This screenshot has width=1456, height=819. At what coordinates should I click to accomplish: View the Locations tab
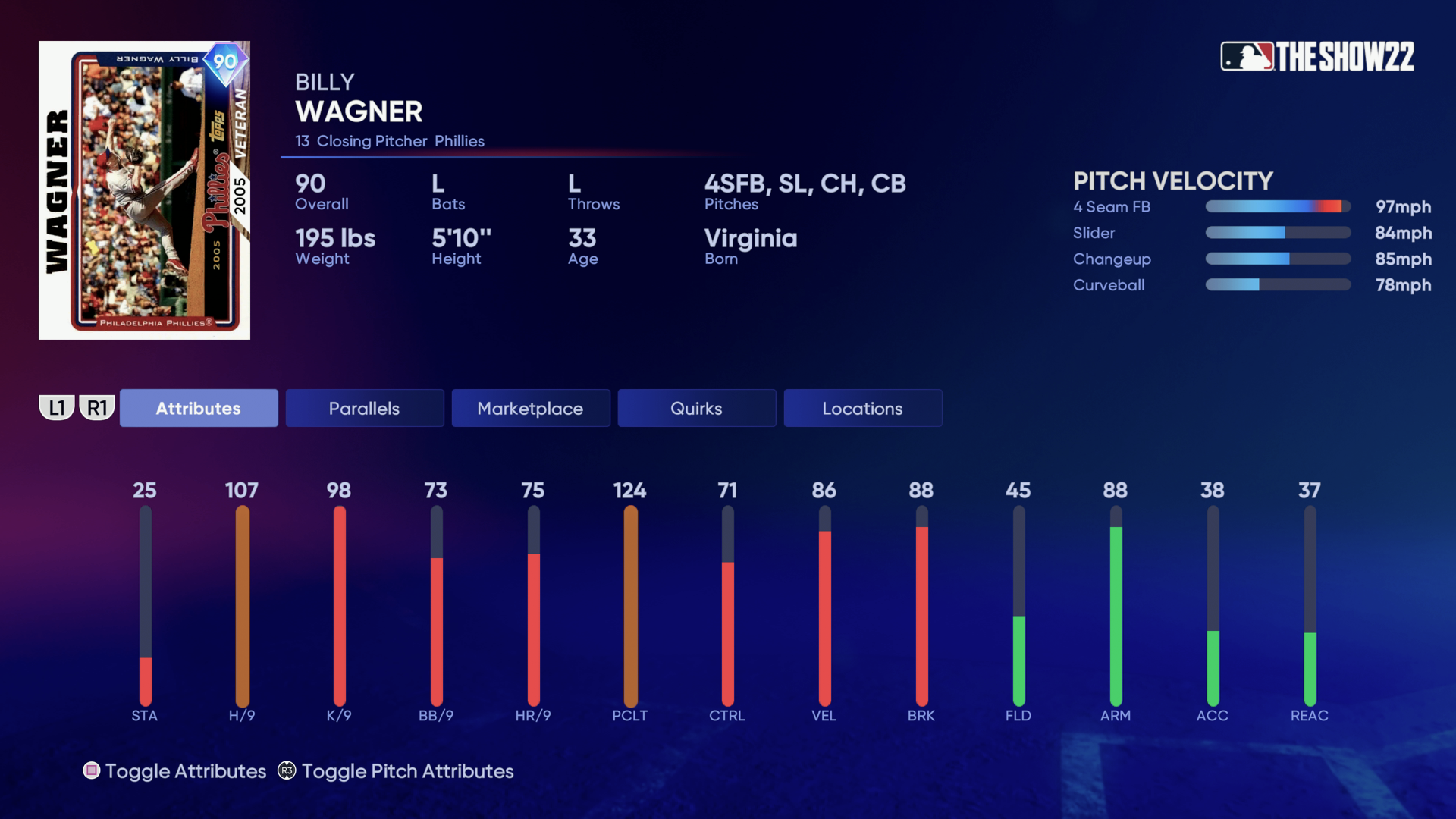(862, 408)
